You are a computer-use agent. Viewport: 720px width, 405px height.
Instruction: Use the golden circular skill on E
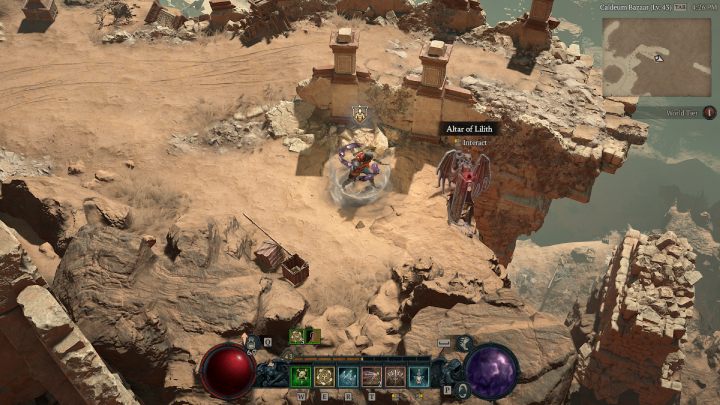click(324, 376)
